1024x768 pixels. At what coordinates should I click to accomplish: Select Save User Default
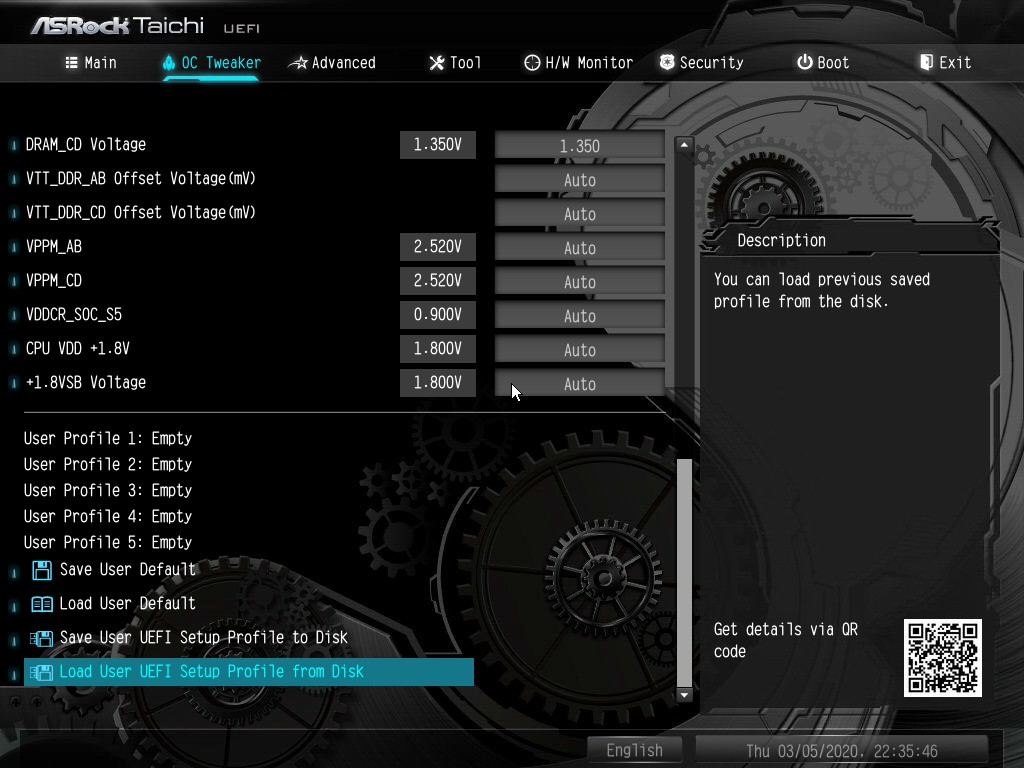127,570
